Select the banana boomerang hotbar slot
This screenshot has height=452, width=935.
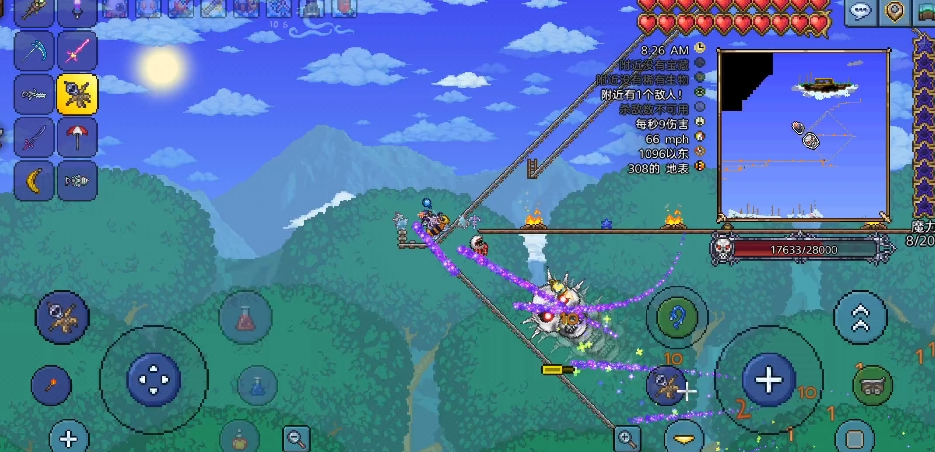[36, 181]
